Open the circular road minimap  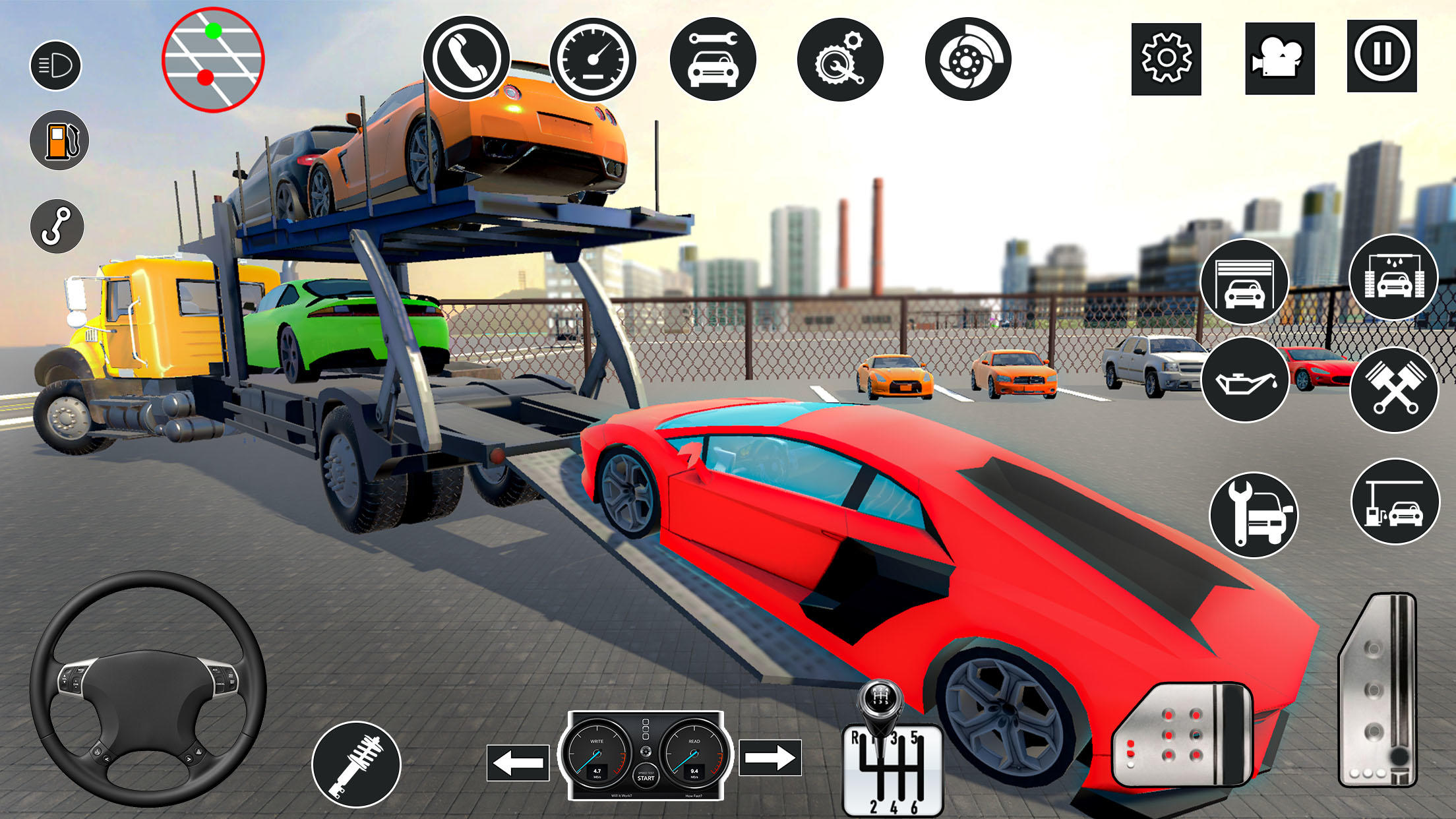point(213,59)
